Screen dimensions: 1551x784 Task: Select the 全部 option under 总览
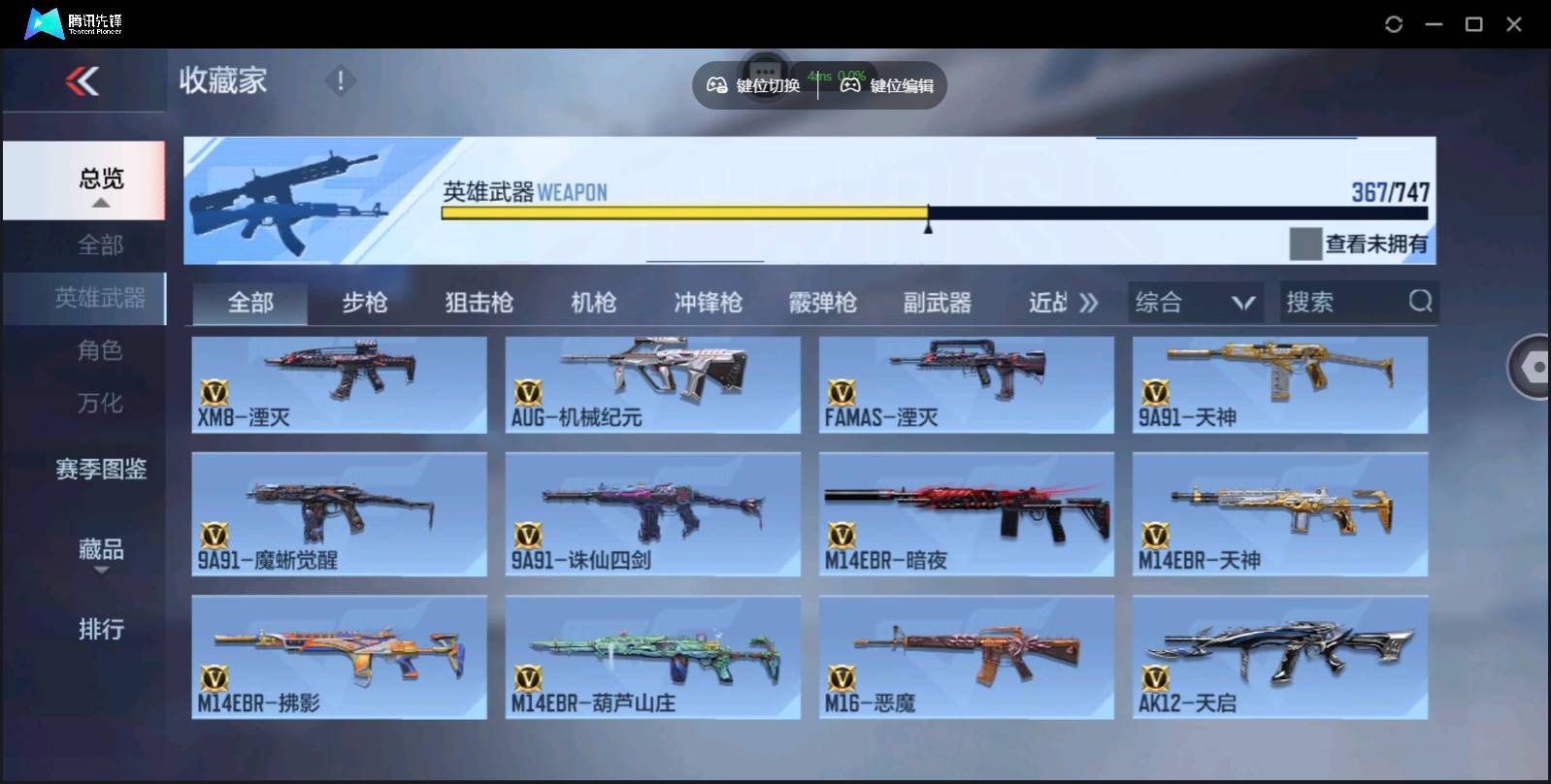pyautogui.click(x=101, y=245)
